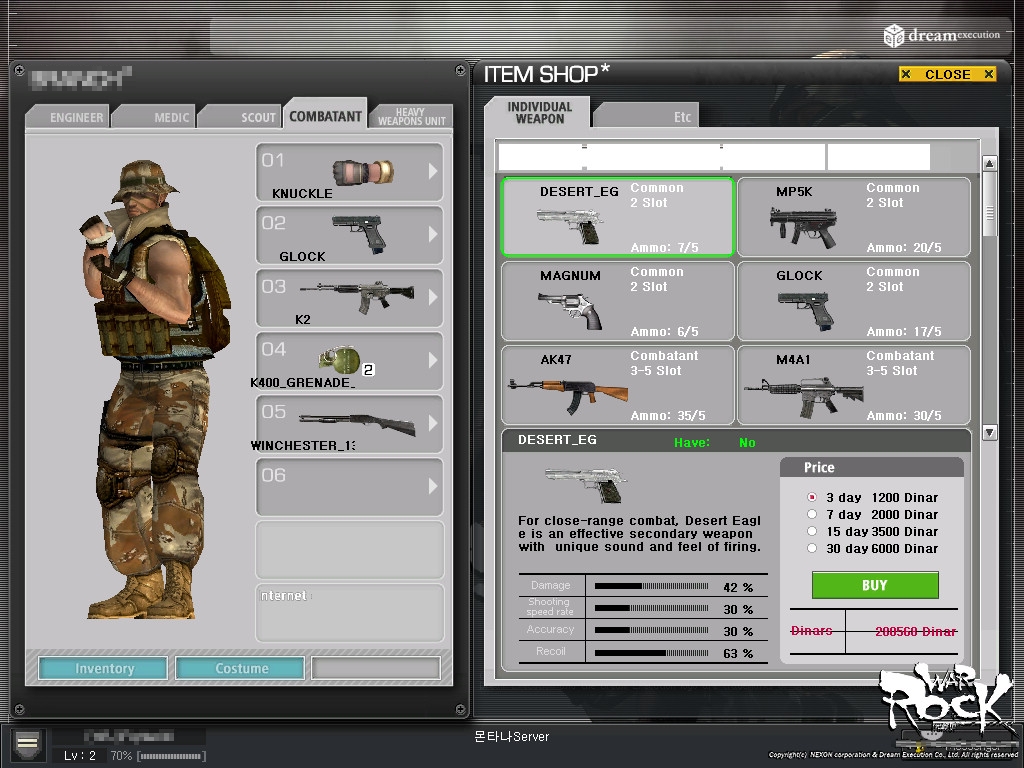Open the Inventory panel
Viewport: 1024px width, 768px height.
(x=104, y=668)
